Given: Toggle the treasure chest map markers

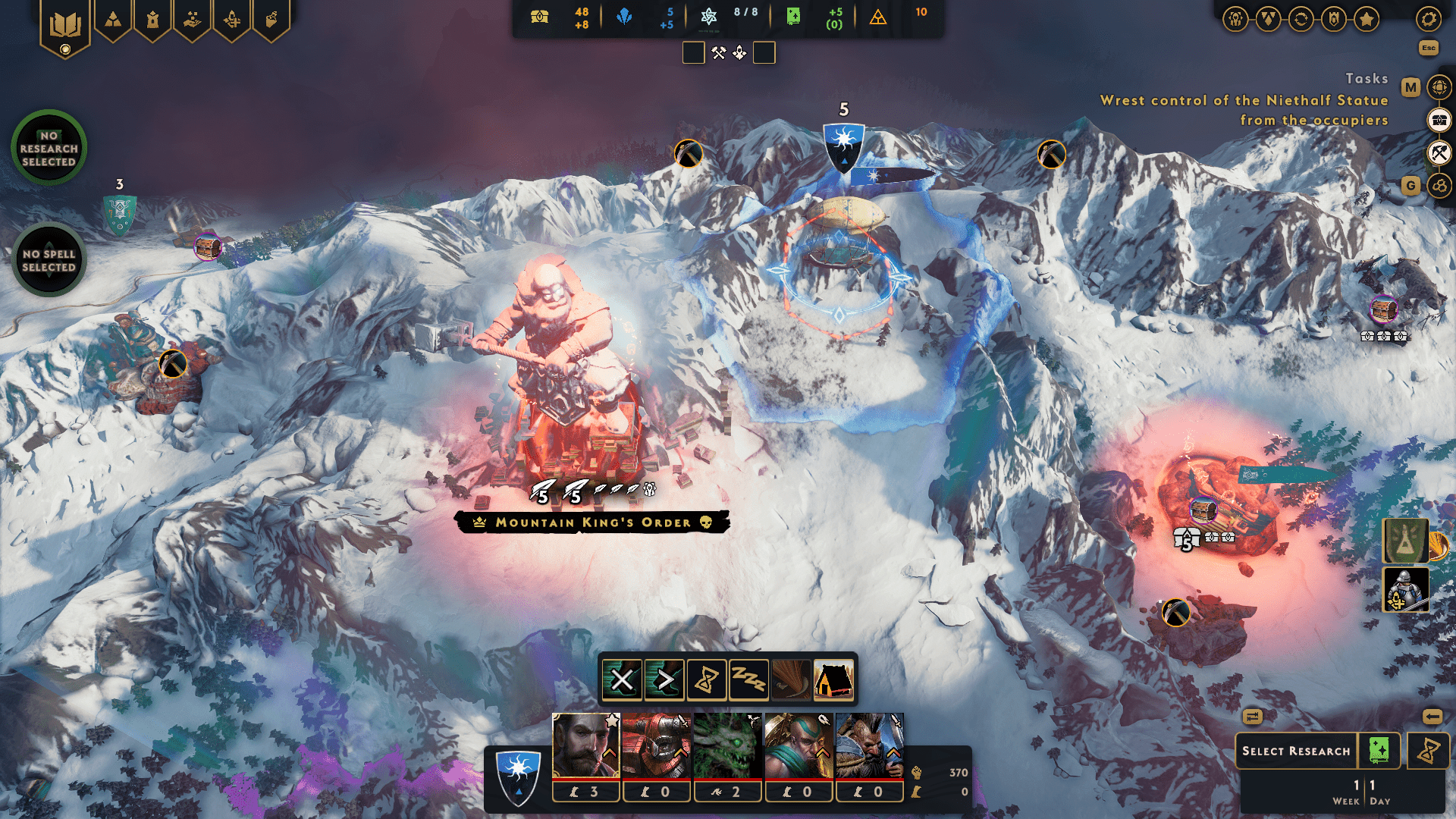Looking at the screenshot, I should pos(1439,120).
